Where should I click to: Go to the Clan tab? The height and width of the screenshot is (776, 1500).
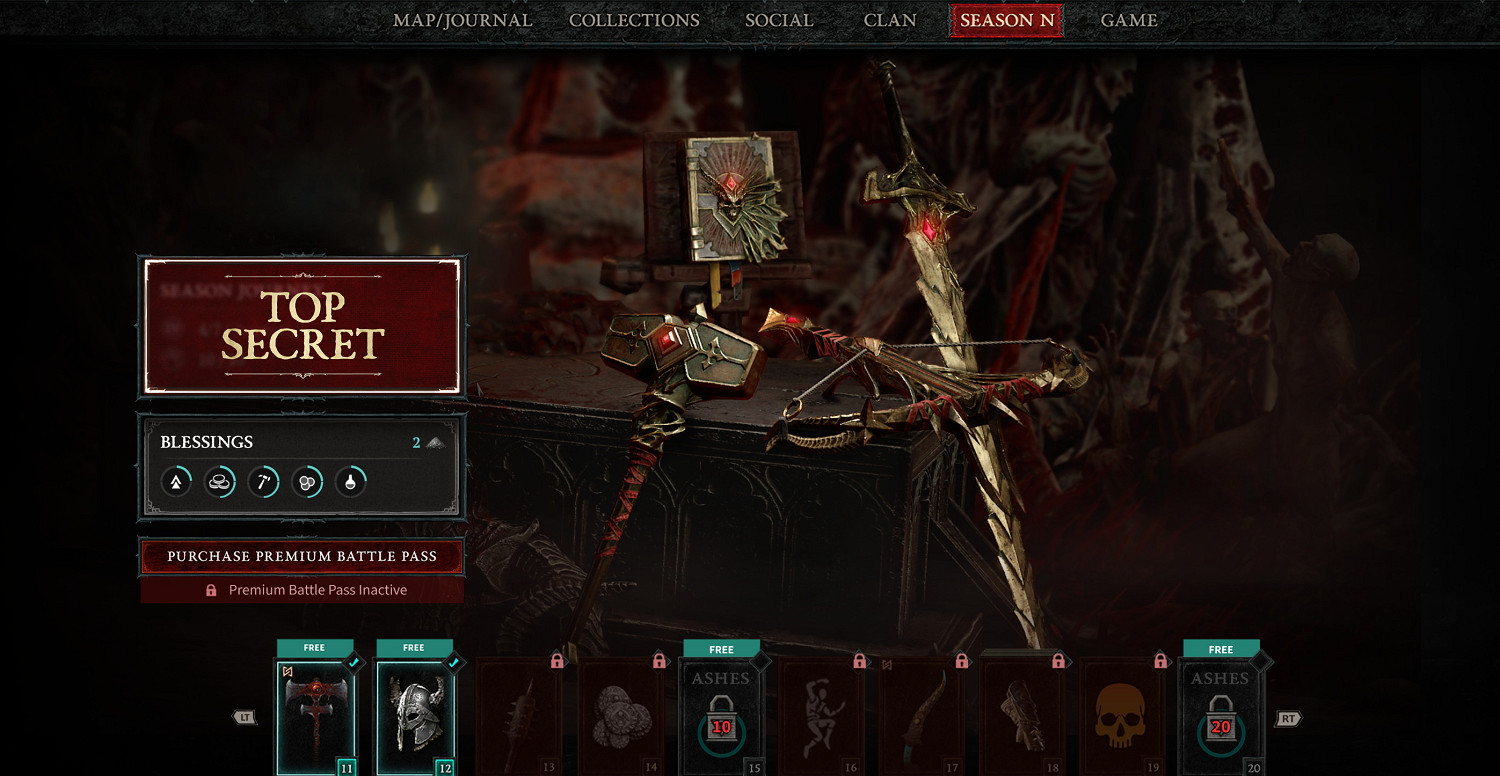point(890,20)
